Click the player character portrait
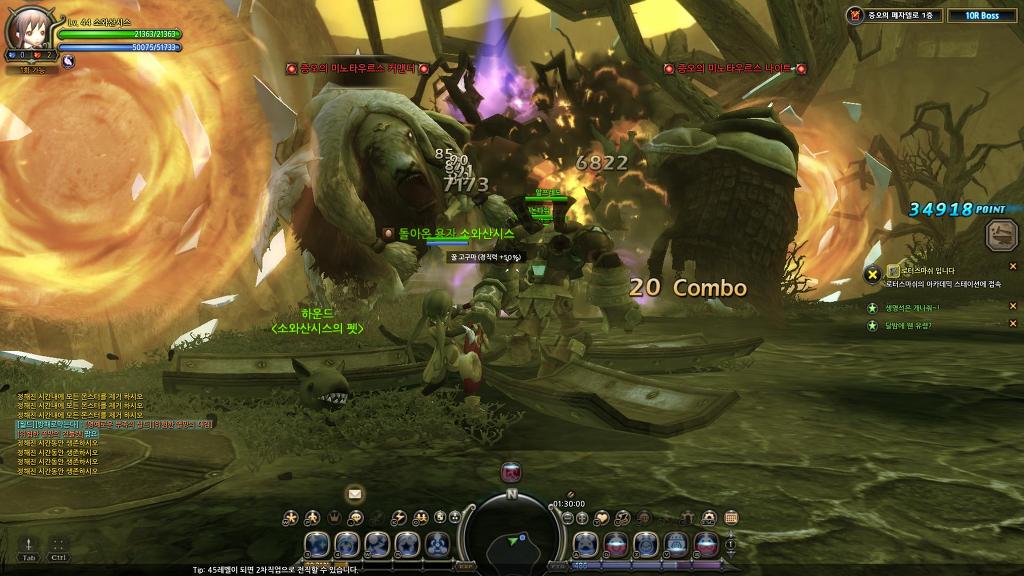1024x576 pixels. tap(28, 30)
